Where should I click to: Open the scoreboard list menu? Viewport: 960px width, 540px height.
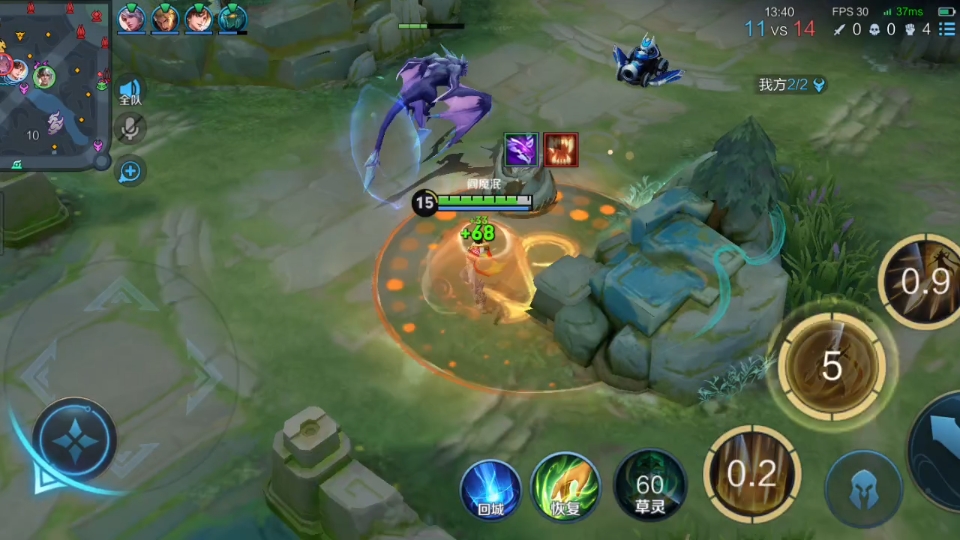tap(946, 29)
